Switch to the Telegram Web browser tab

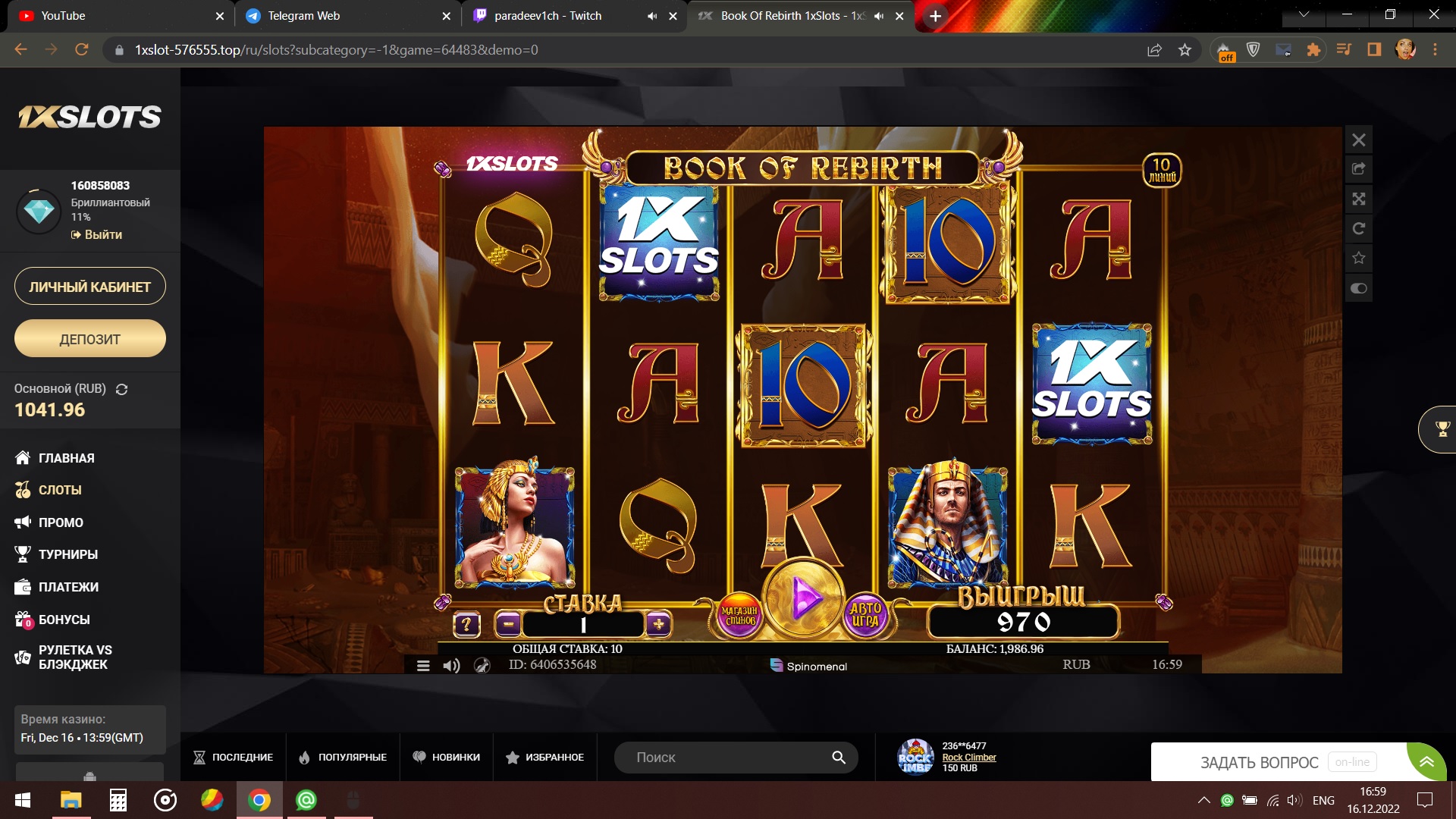(303, 16)
